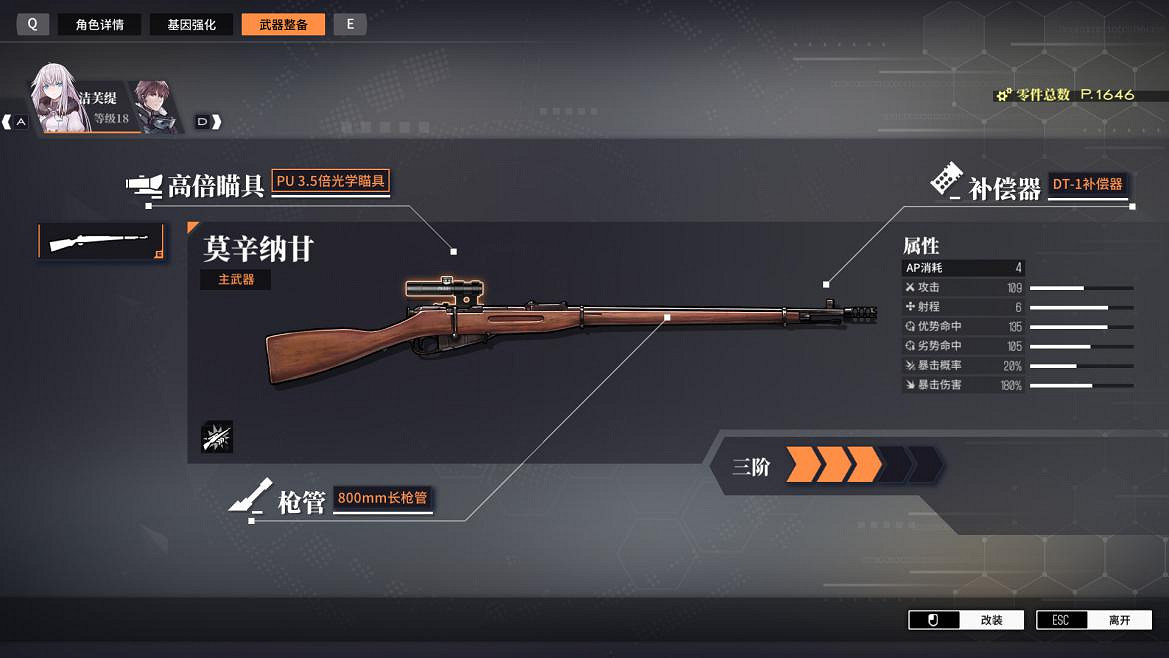Select the rifle thumbnail in weapon list

pyautogui.click(x=101, y=241)
